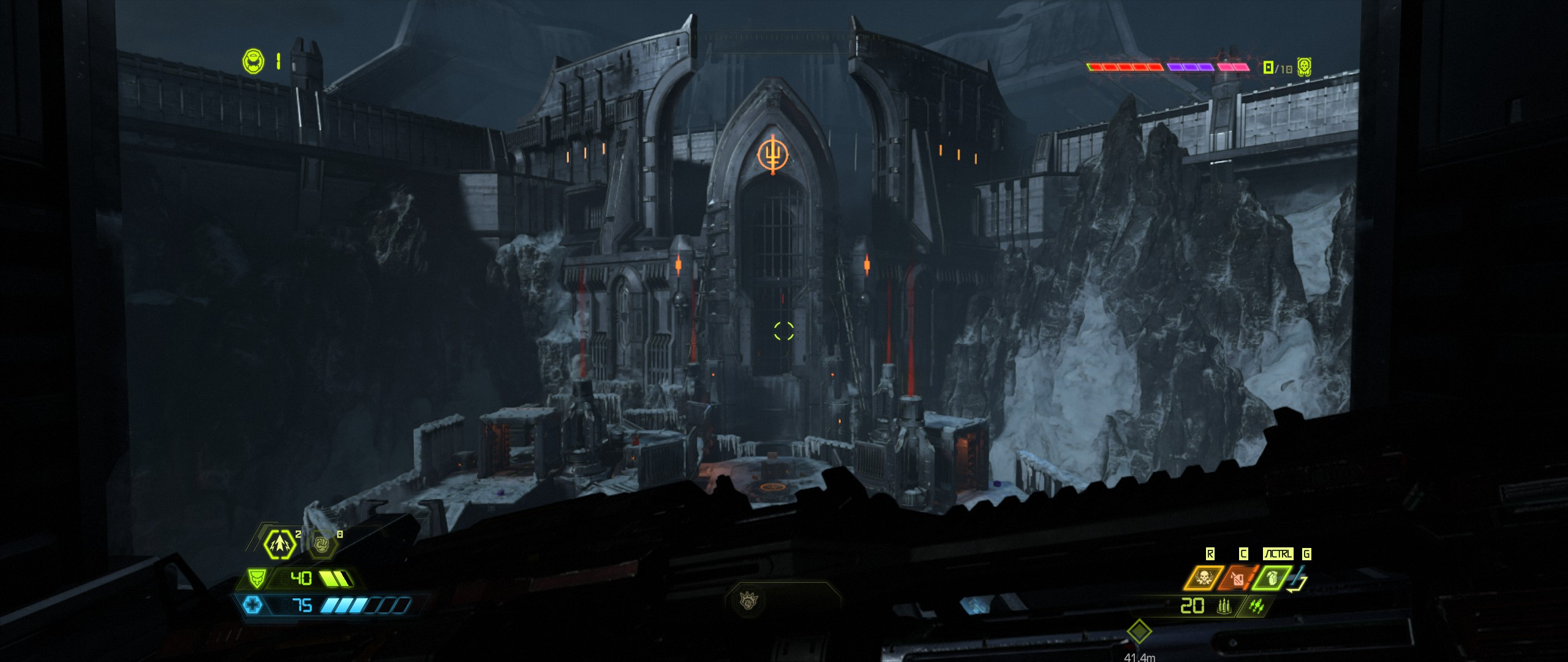Activate the dash arrow ability icon
This screenshot has height=662, width=1568.
pos(279,544)
